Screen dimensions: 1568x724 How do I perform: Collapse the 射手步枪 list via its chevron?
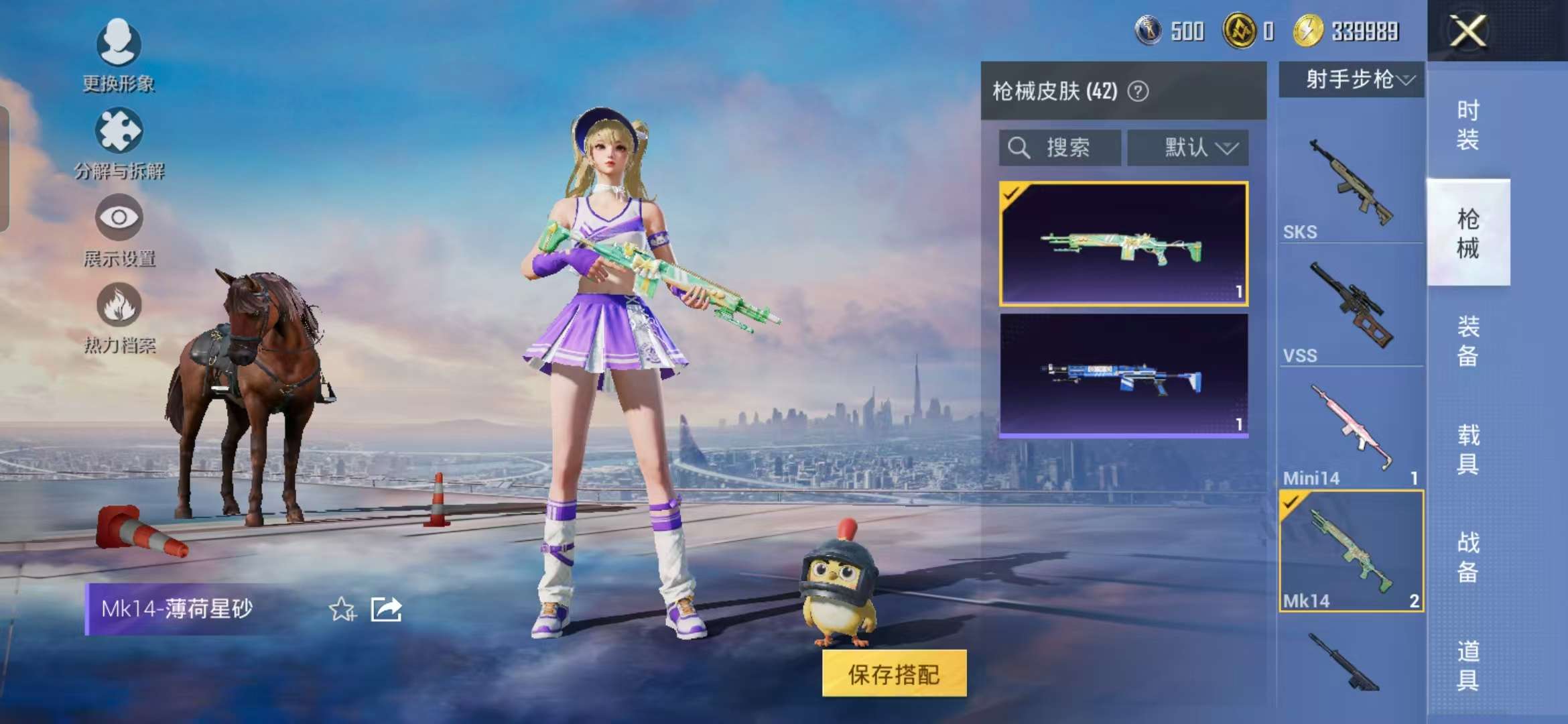pyautogui.click(x=1405, y=80)
